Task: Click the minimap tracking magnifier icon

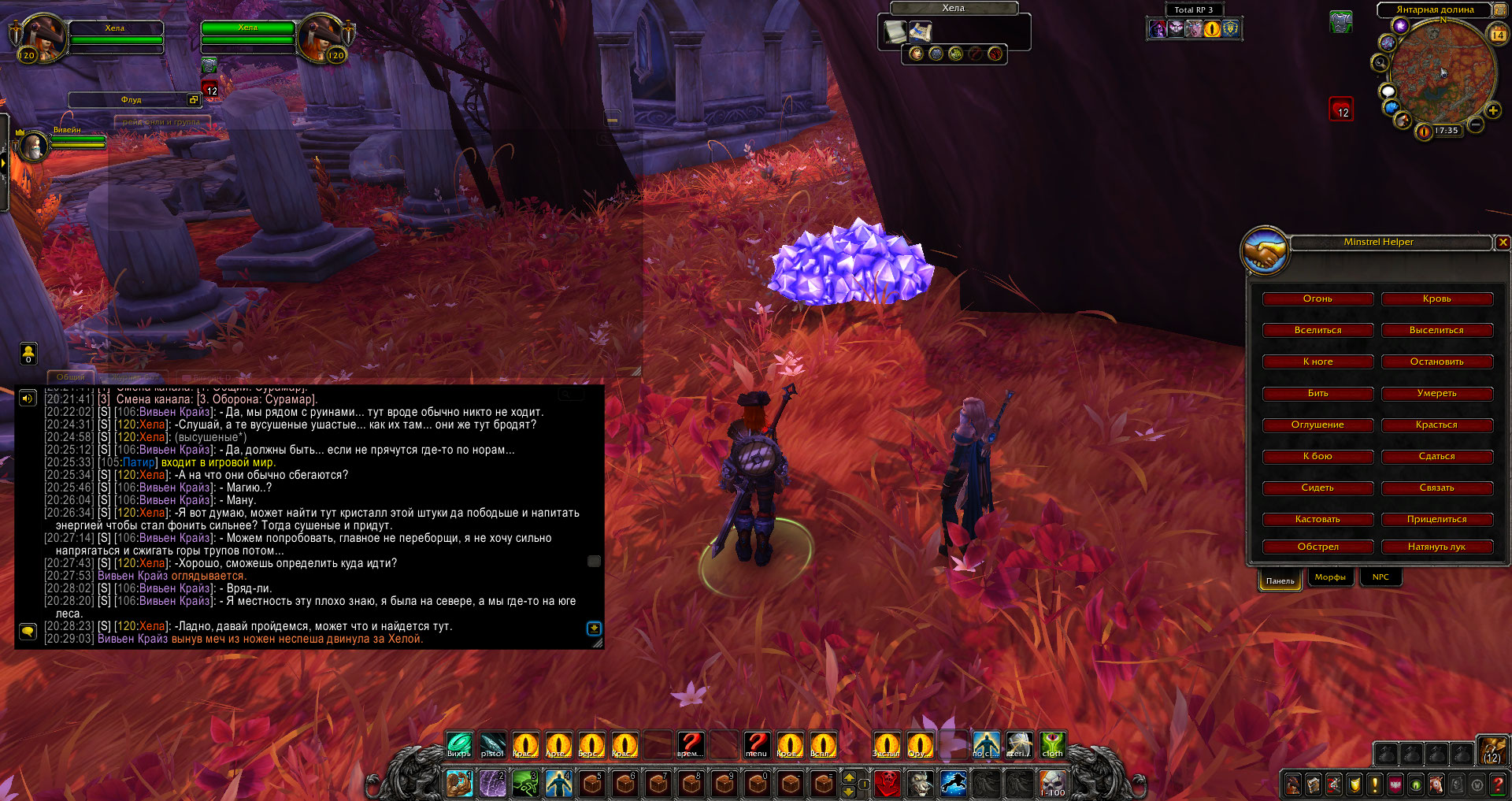Action: pyautogui.click(x=1380, y=63)
